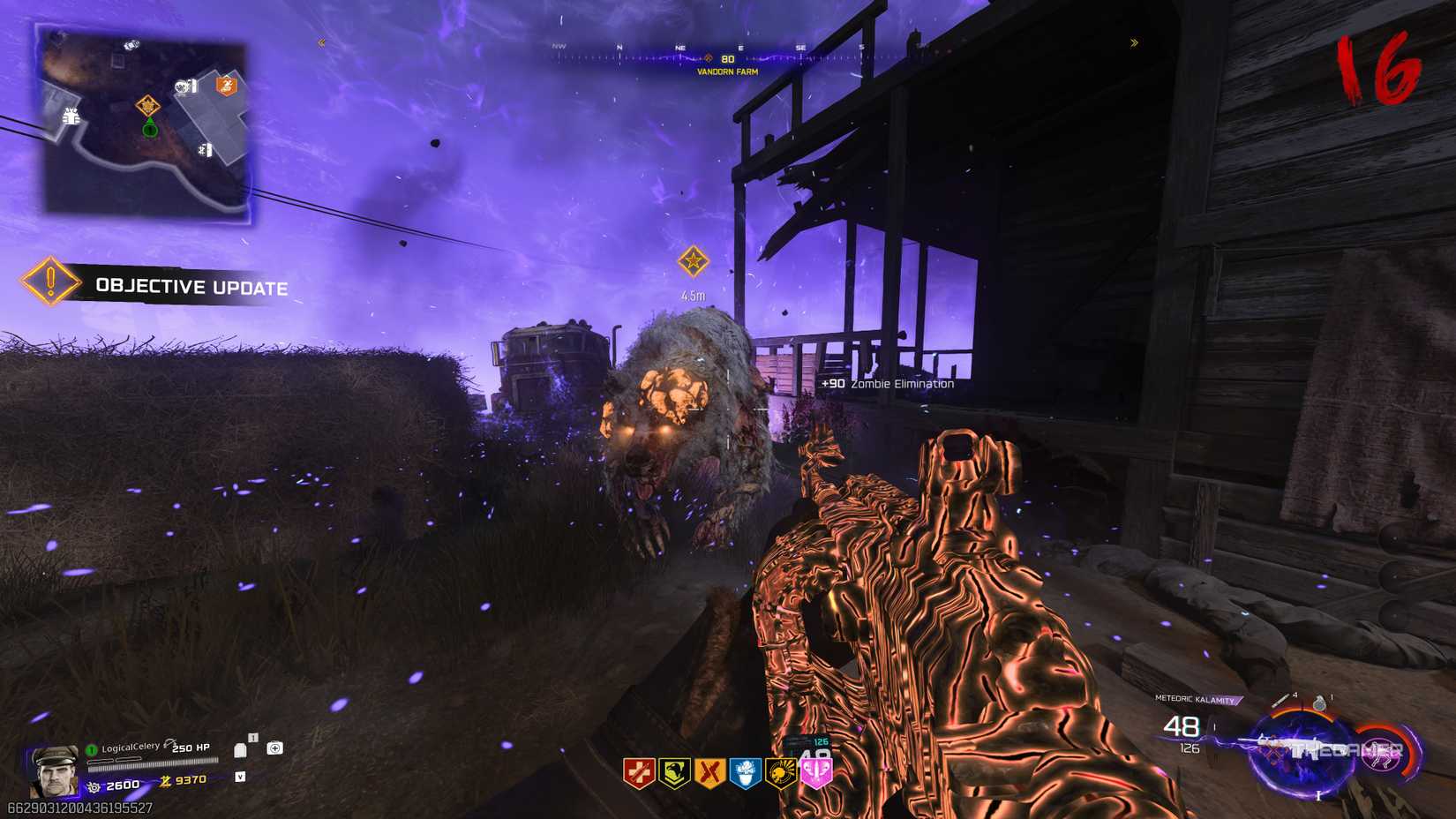1456x819 pixels.
Task: Click the tactical grenade icon next to the knife
Action: (x=1319, y=703)
